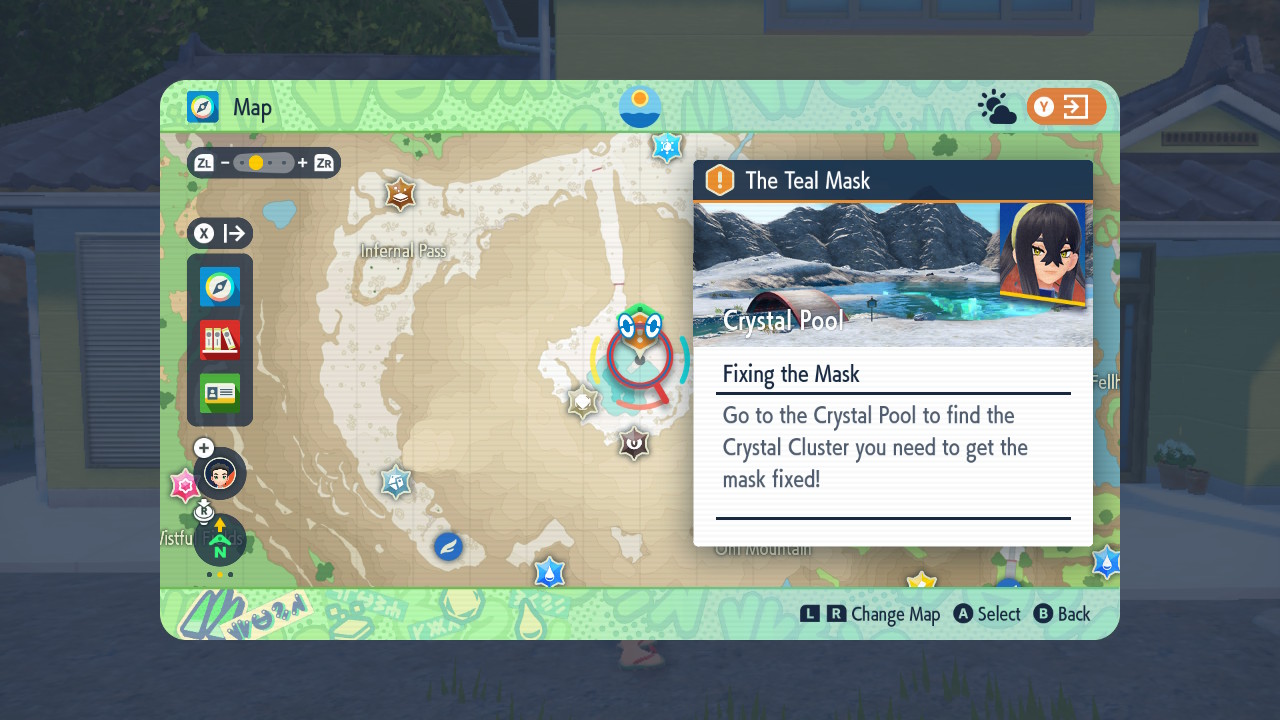Select the yellow star marker on the map
The image size is (1280, 720).
tap(921, 580)
